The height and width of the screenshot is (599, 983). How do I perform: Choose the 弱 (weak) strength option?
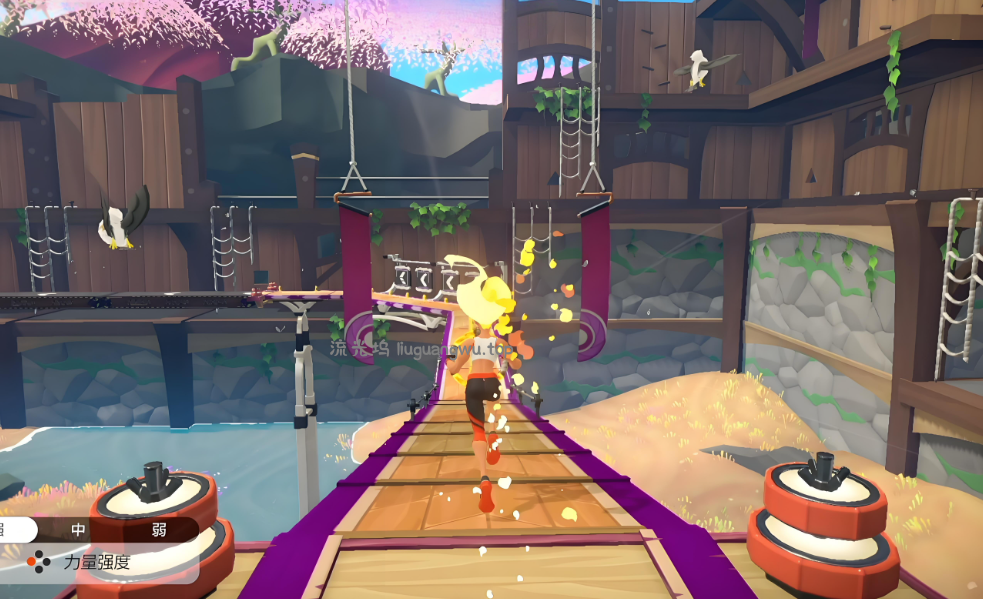pos(159,530)
